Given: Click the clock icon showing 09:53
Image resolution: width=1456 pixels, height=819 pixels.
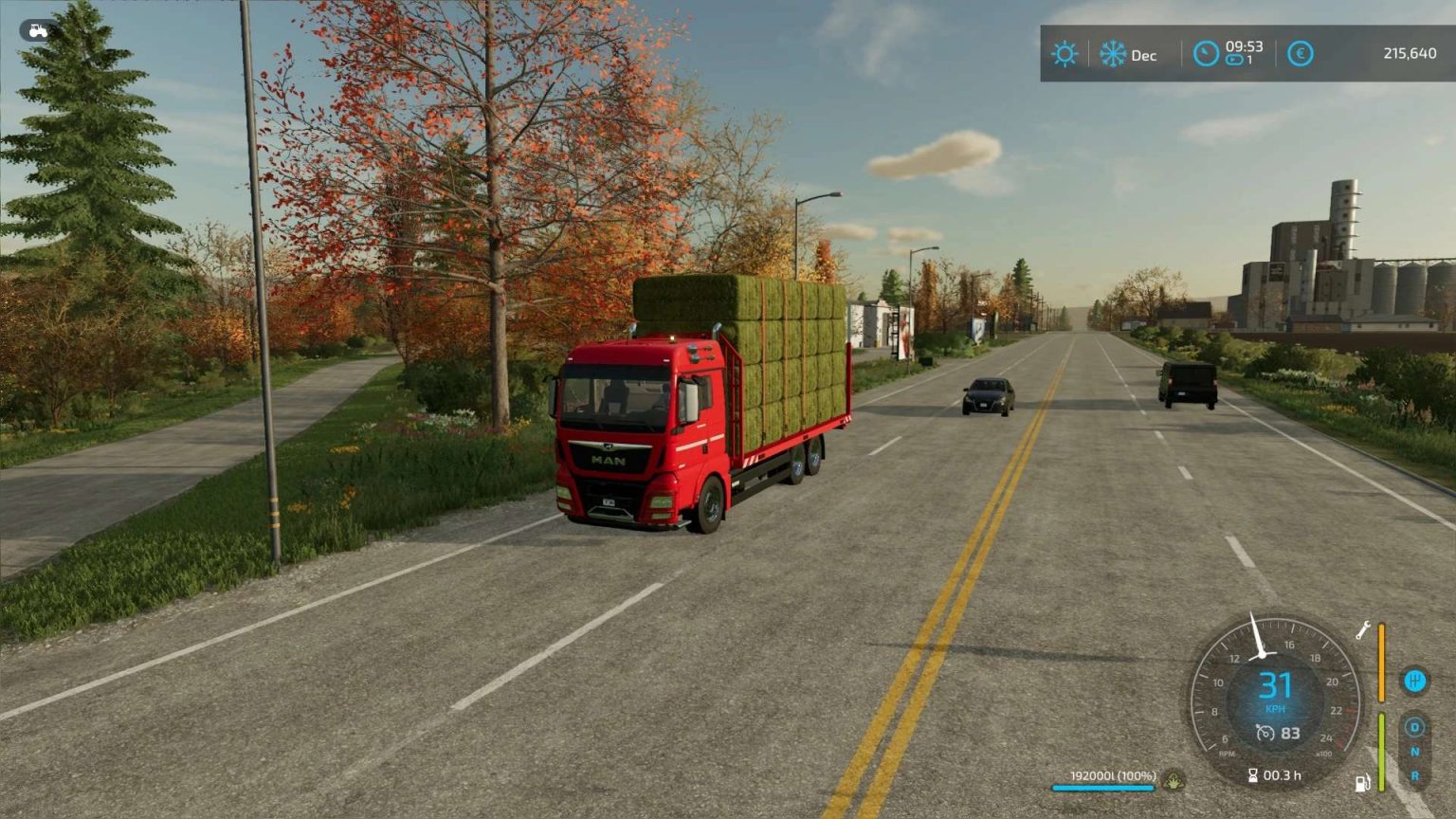Looking at the screenshot, I should (x=1205, y=54).
